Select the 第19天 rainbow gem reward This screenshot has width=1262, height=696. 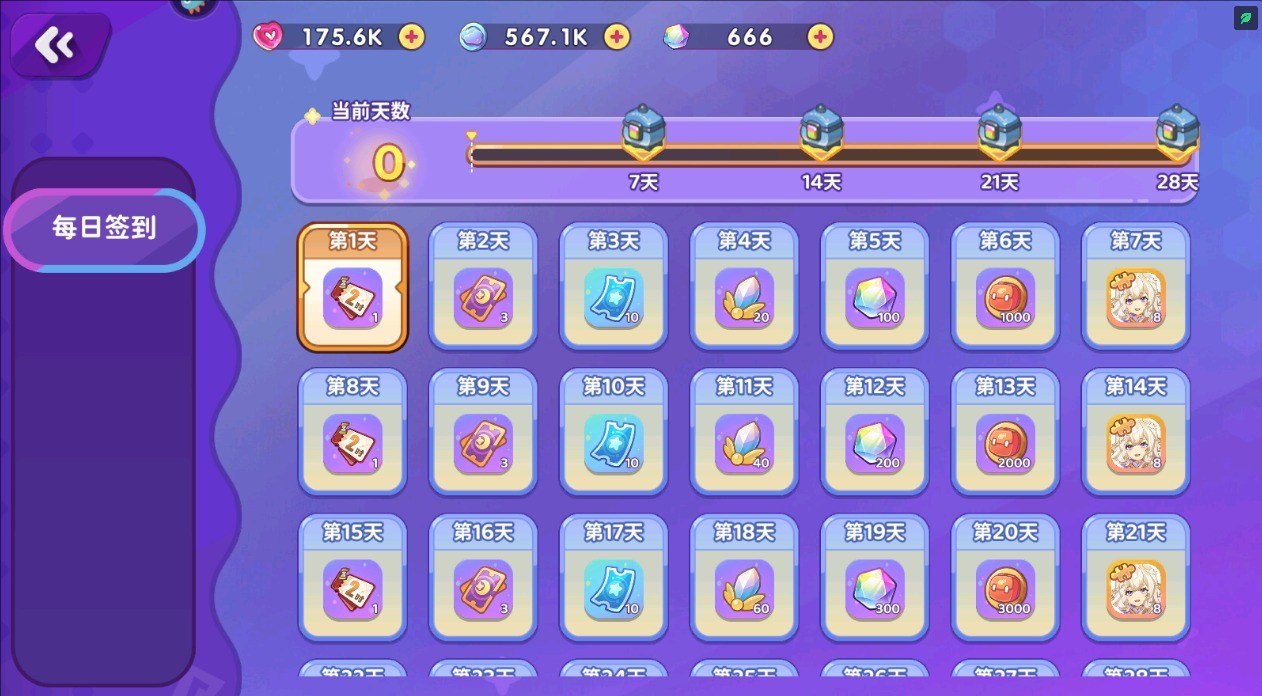click(875, 578)
